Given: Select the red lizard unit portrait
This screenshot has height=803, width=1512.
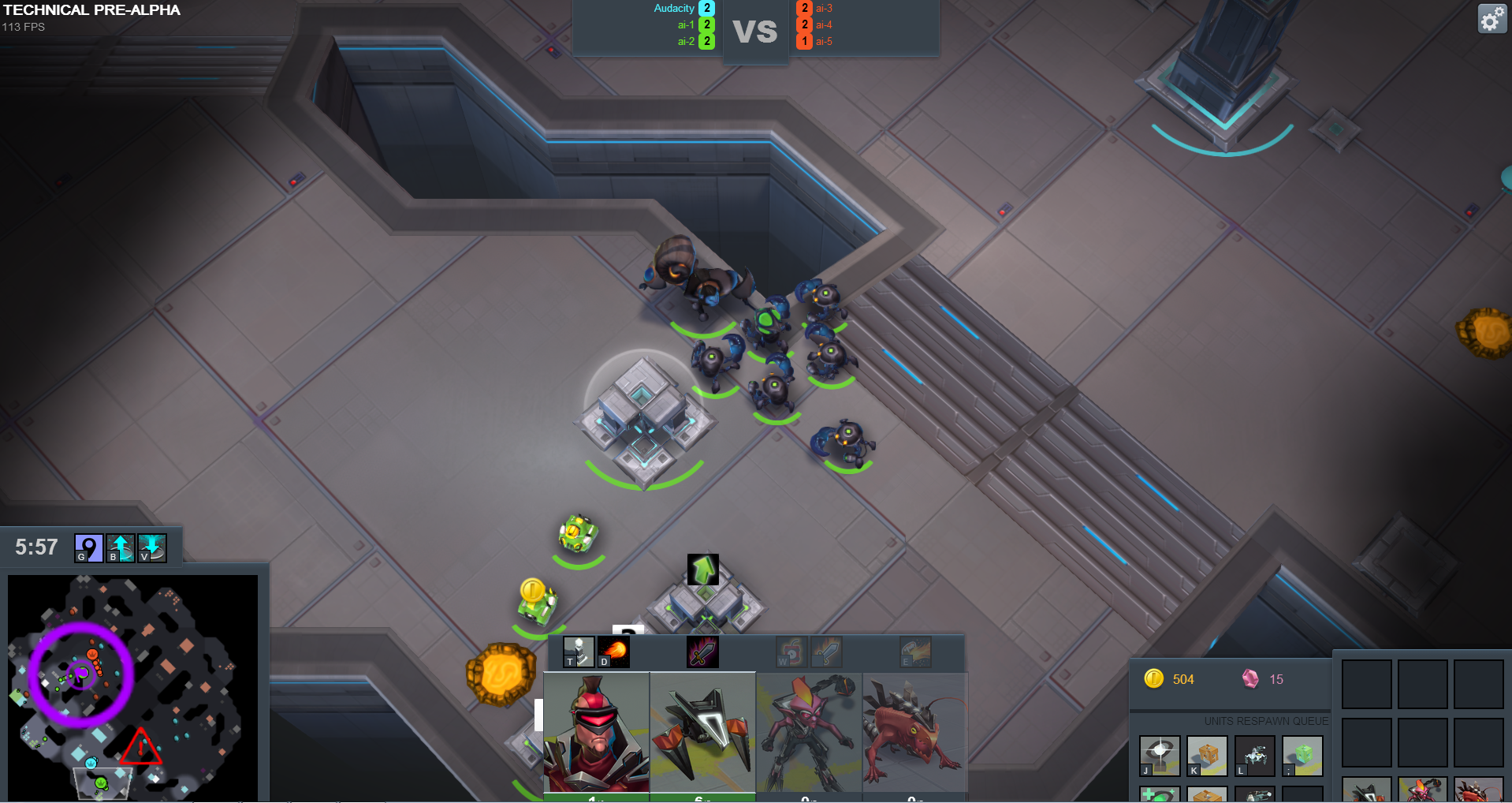Looking at the screenshot, I should coord(914,732).
